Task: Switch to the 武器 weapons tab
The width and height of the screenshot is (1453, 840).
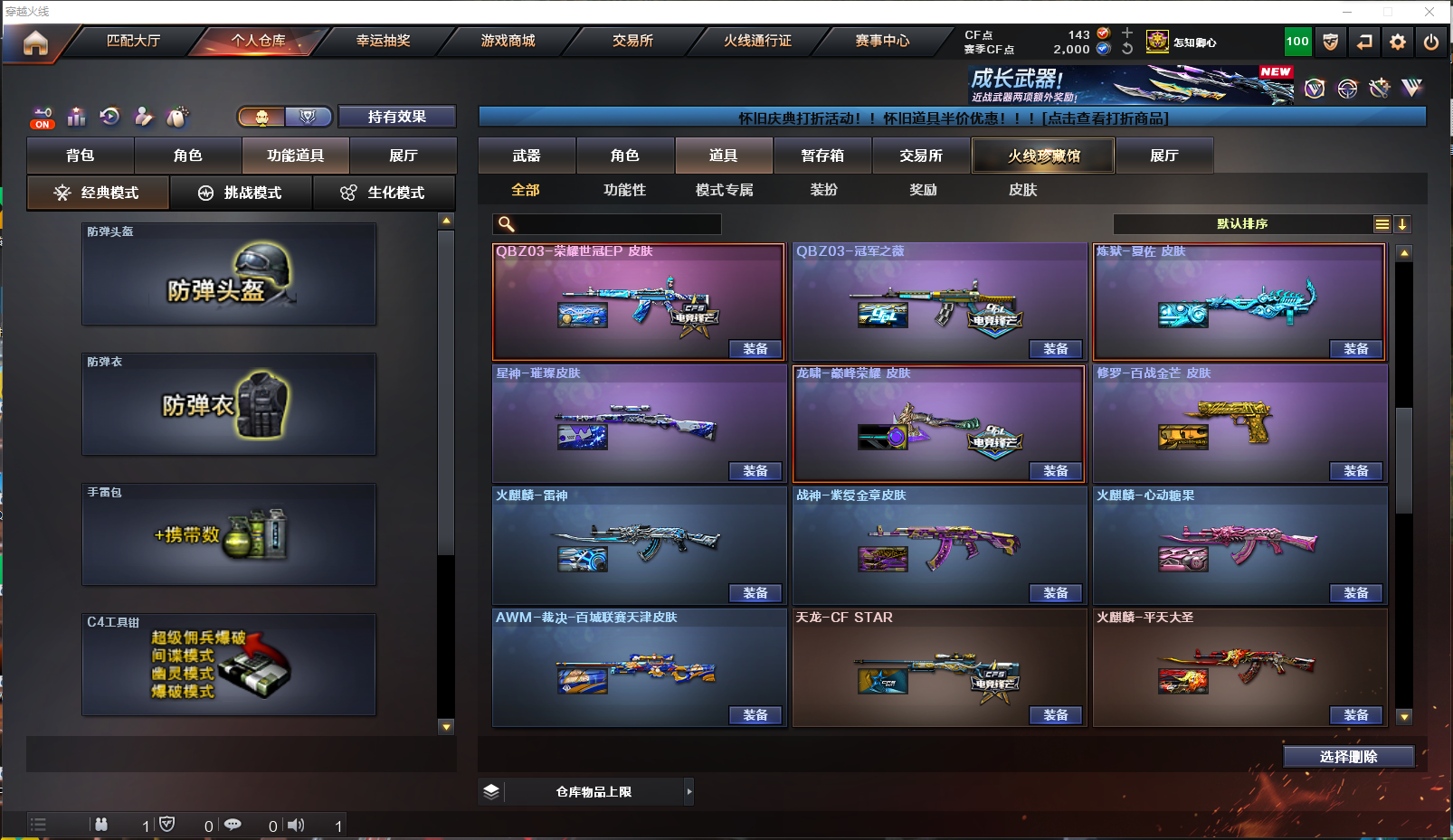Action: (527, 156)
